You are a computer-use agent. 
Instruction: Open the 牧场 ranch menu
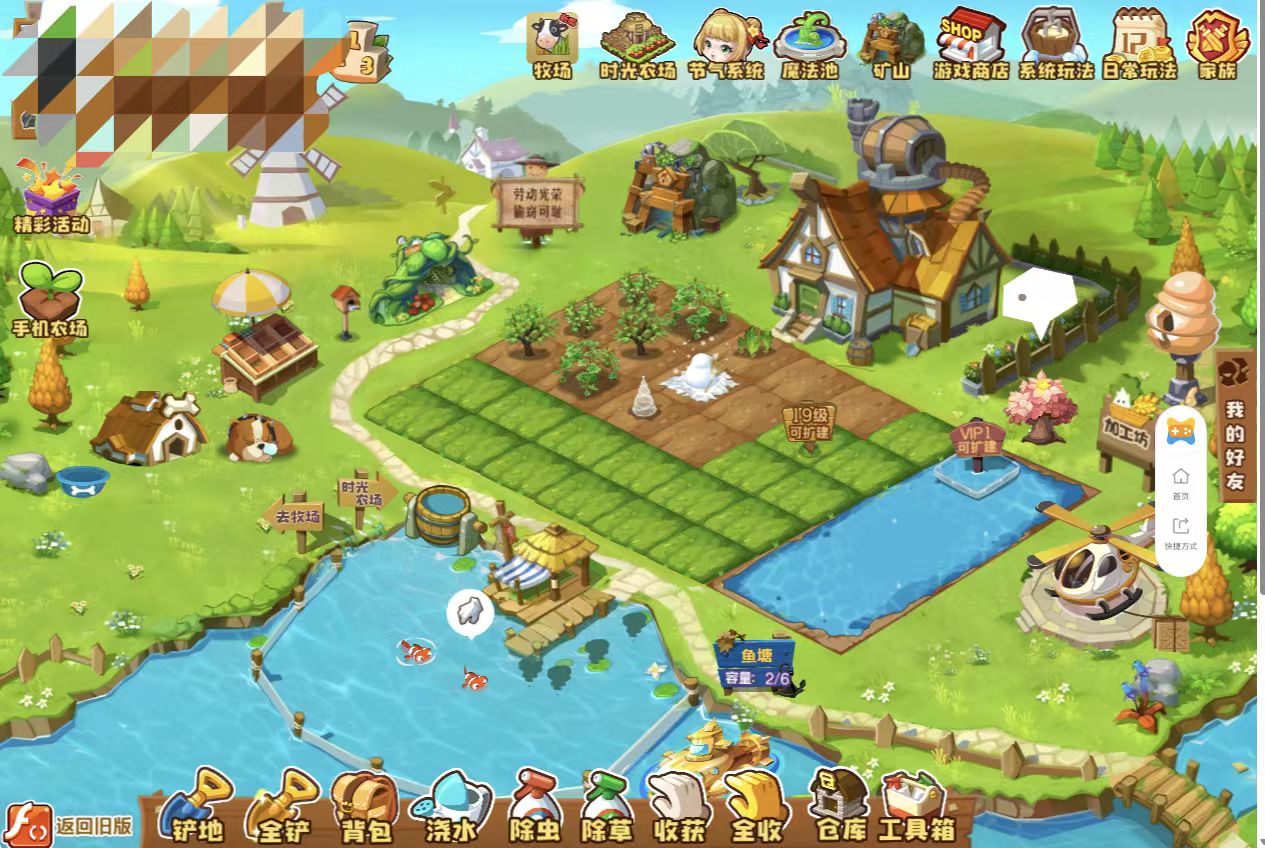click(552, 45)
